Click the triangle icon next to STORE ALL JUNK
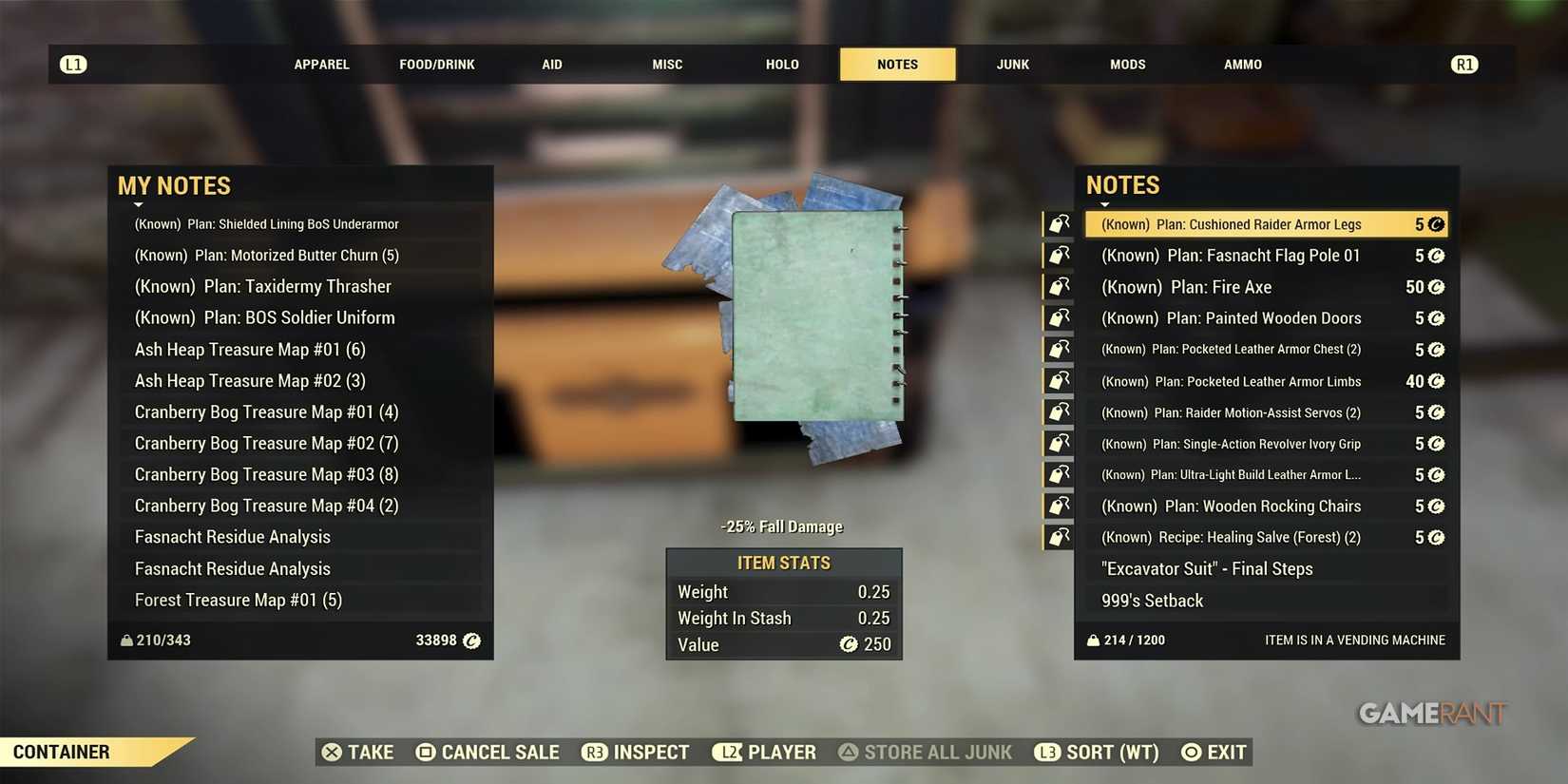Image resolution: width=1568 pixels, height=784 pixels. (x=849, y=752)
